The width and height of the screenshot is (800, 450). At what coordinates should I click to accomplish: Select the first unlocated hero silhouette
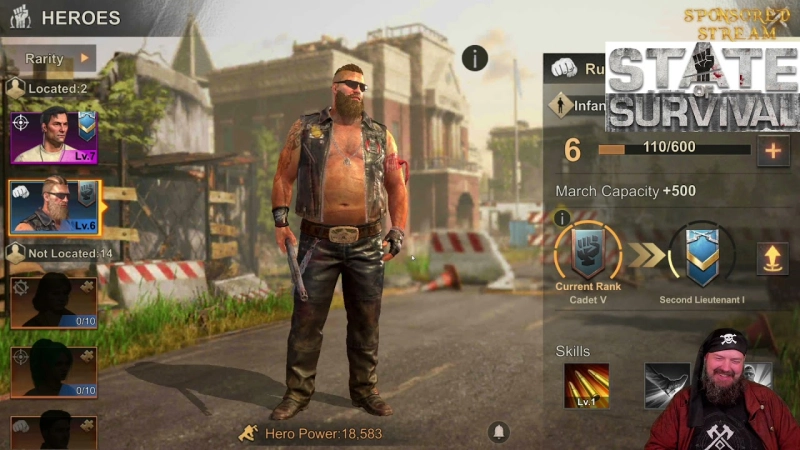pos(54,301)
